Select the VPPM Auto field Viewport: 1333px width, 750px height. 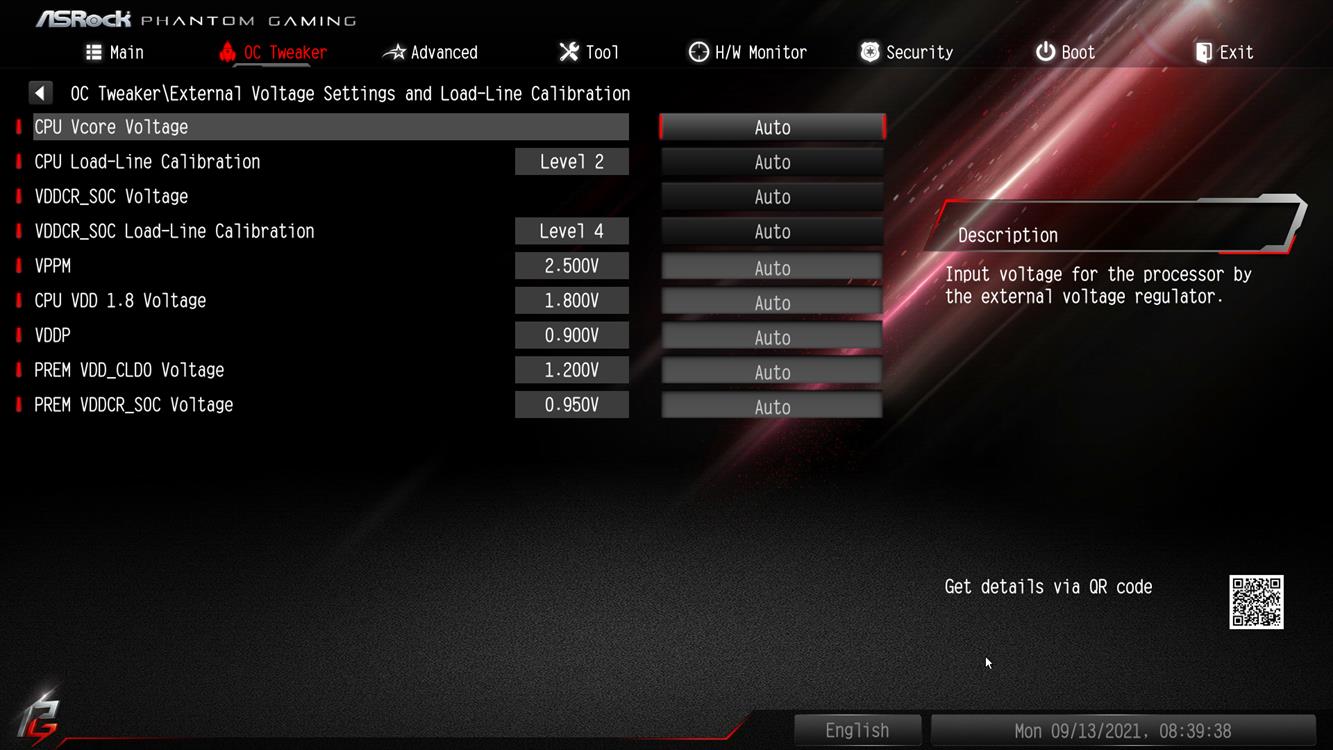pyautogui.click(x=772, y=268)
